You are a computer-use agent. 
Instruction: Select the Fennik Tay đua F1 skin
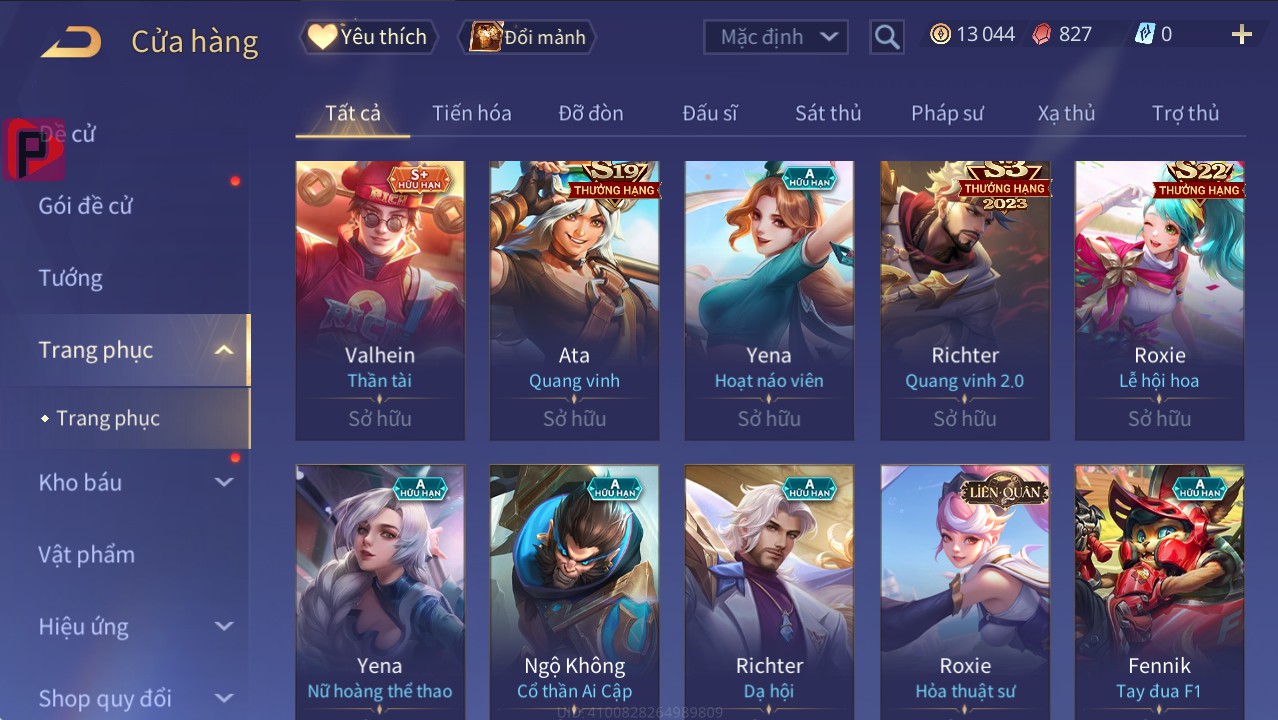pyautogui.click(x=1159, y=590)
